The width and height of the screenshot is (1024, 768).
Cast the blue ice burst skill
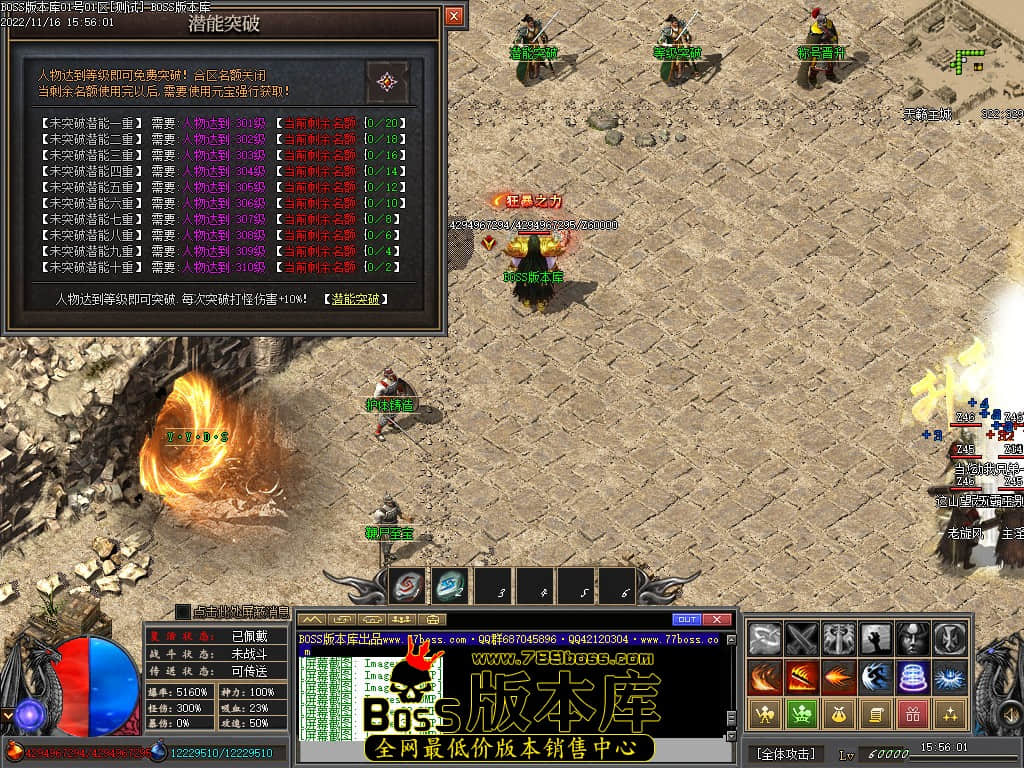[x=950, y=676]
